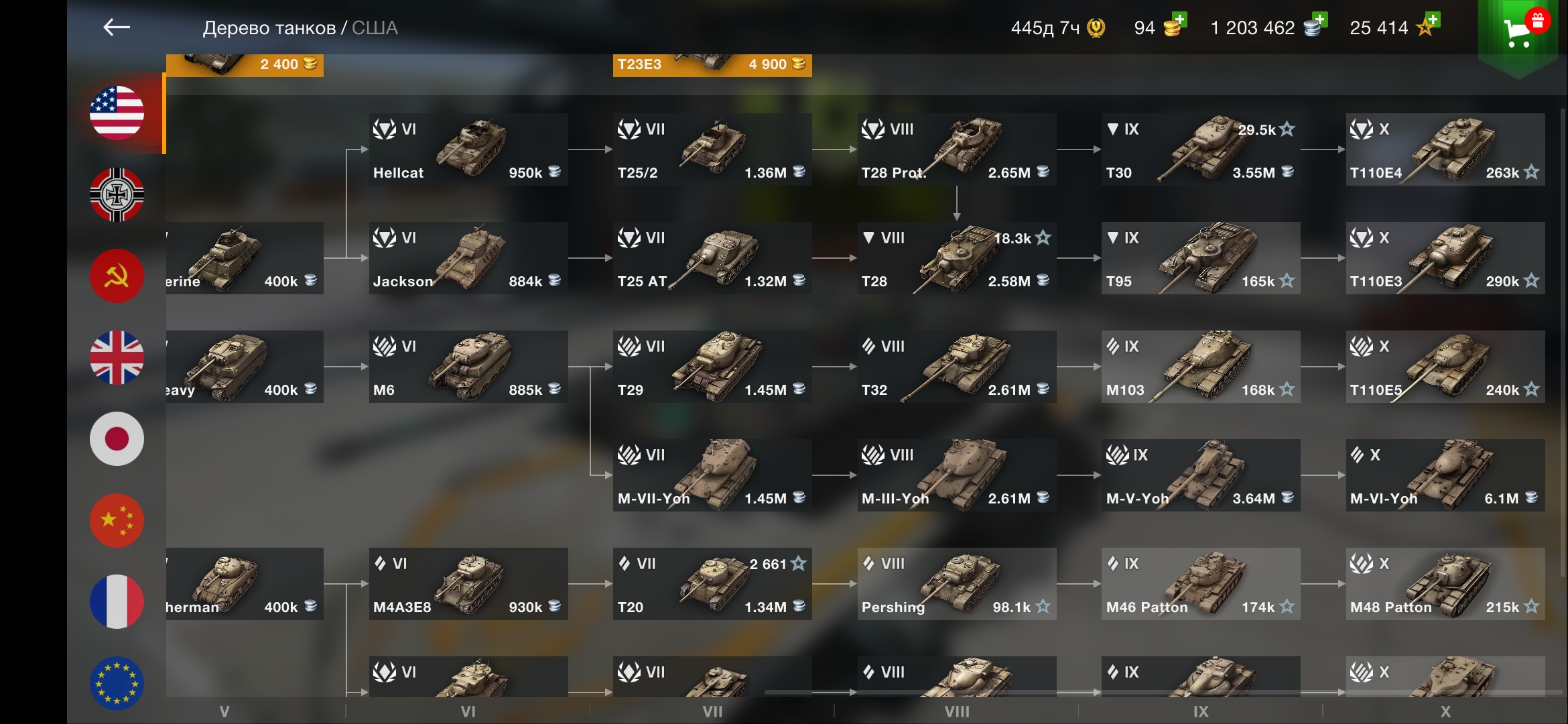Go back using the arrow button
The width and height of the screenshot is (1568, 724).
[x=117, y=27]
